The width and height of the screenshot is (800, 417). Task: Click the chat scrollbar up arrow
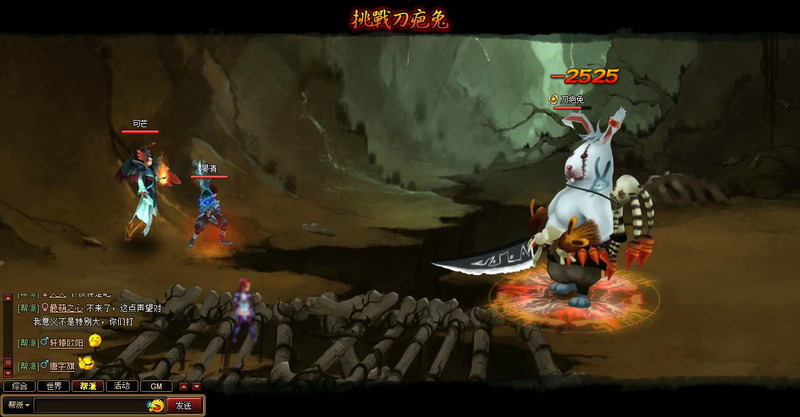pos(8,297)
